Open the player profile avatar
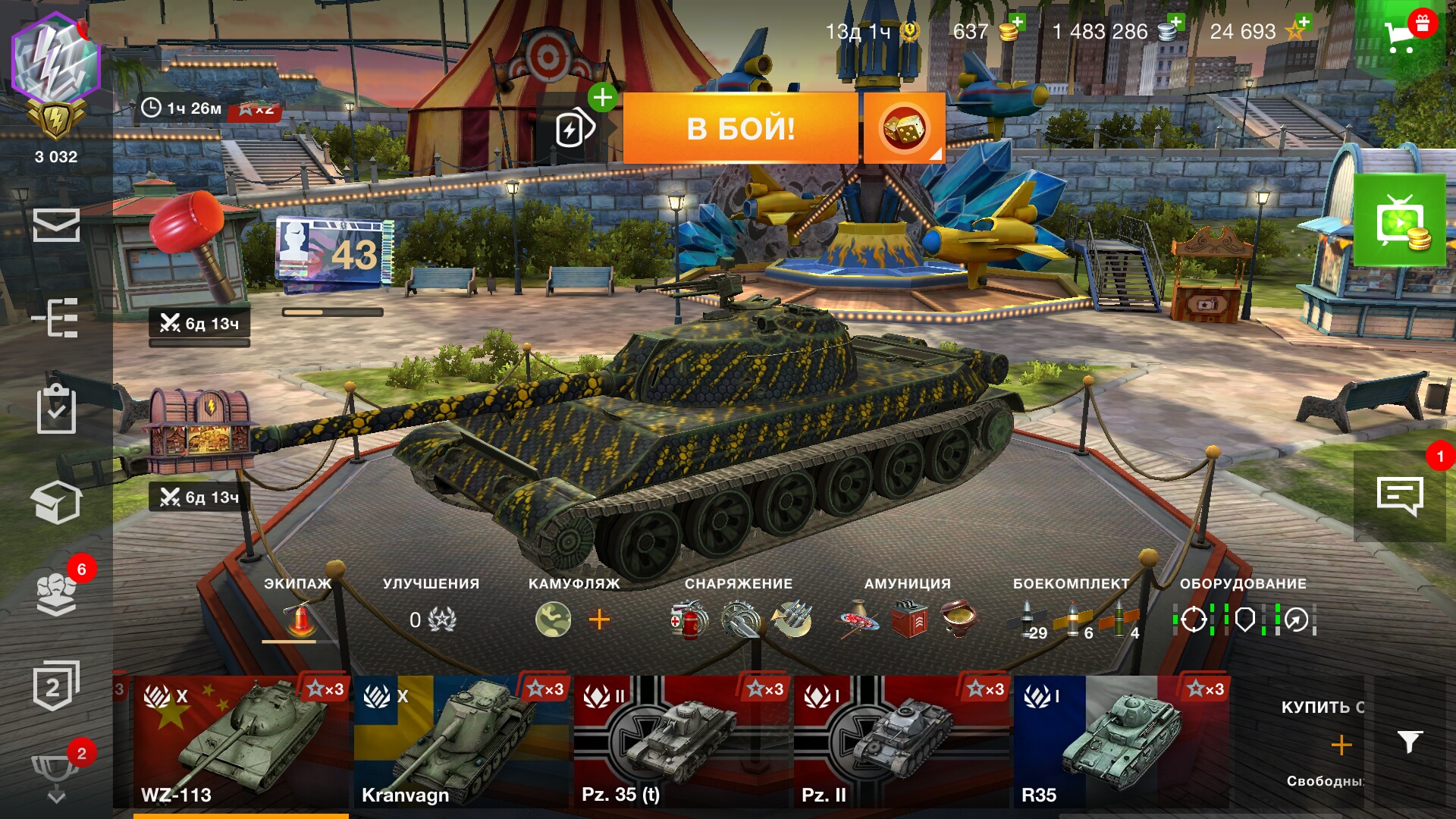 point(56,61)
